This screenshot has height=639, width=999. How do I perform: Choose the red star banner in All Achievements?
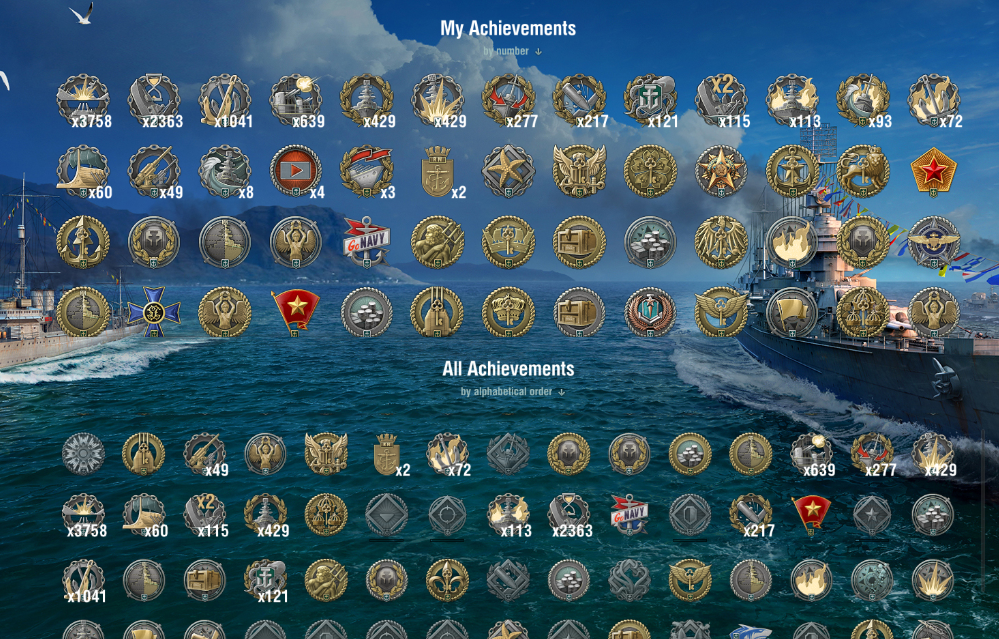811,514
